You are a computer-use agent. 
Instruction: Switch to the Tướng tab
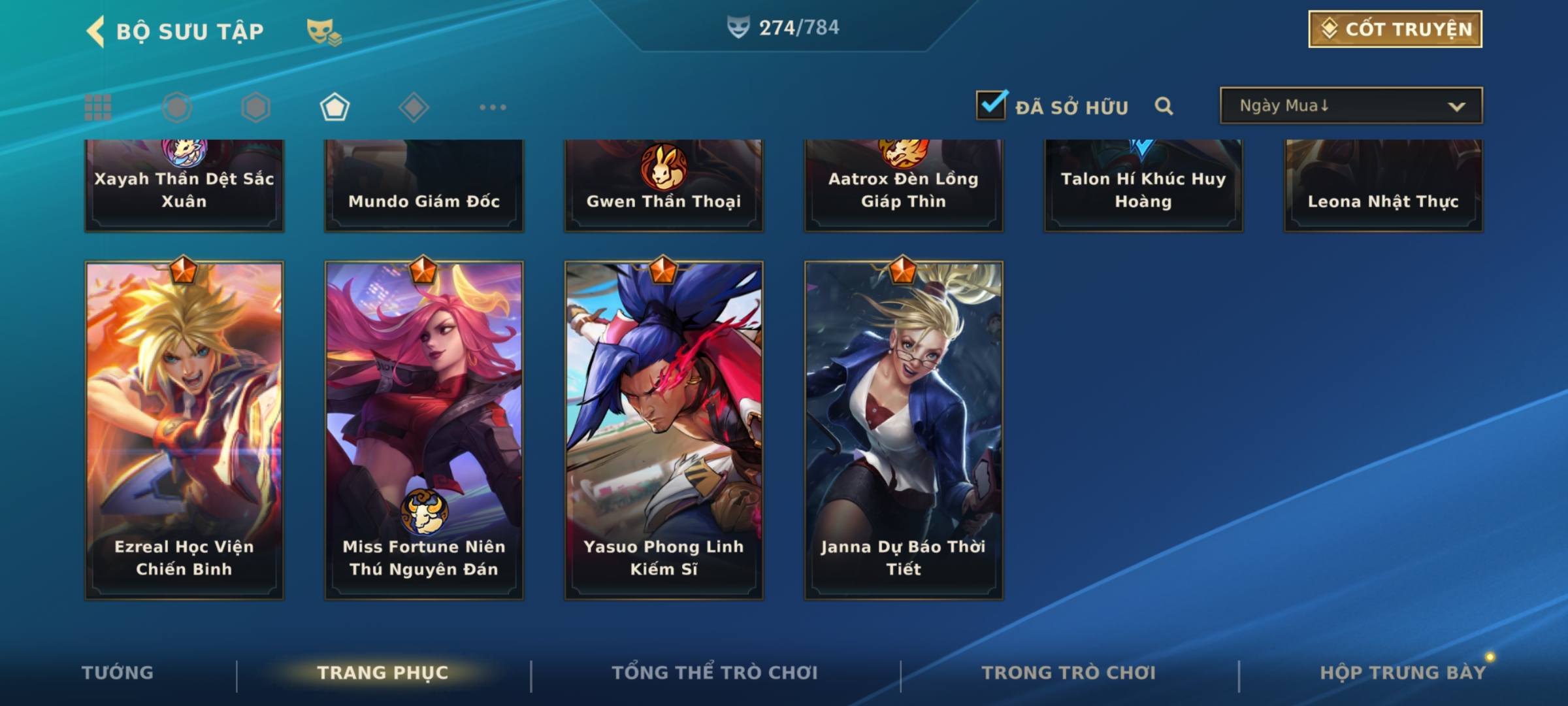[118, 673]
